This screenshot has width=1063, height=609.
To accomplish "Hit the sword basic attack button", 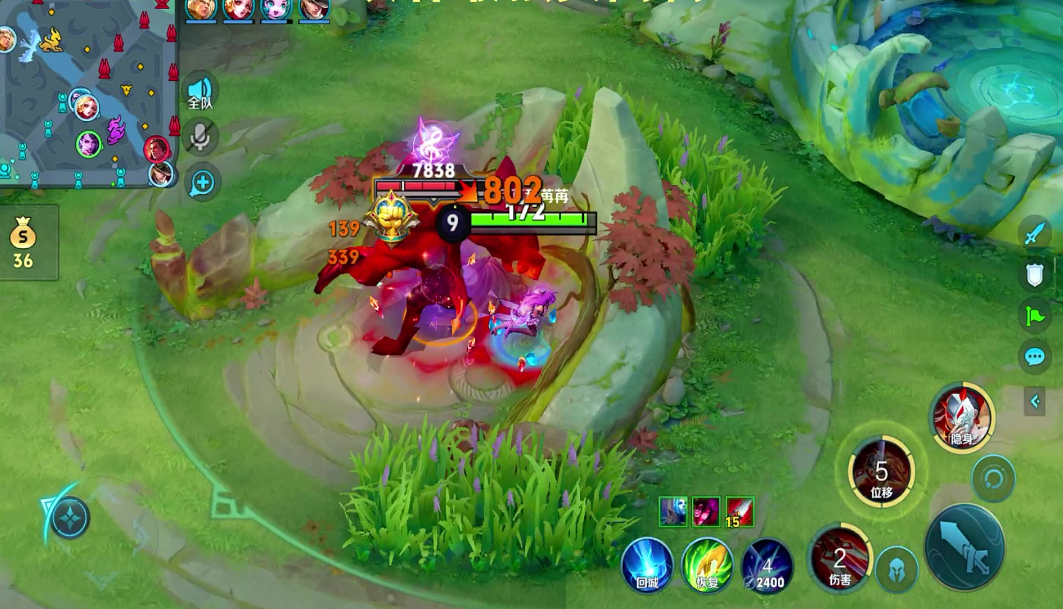I will 965,548.
